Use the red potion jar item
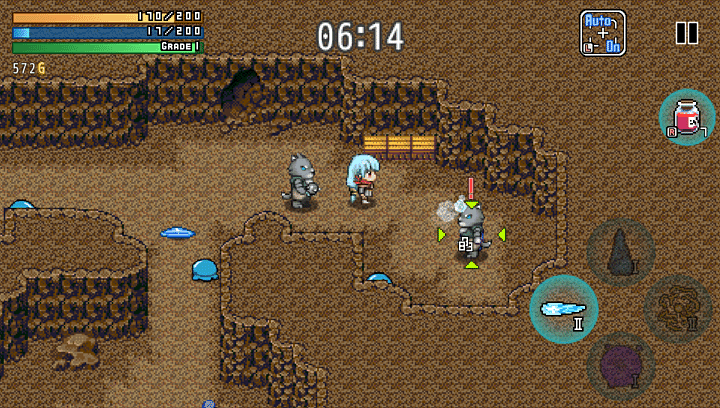This screenshot has width=720, height=408. [x=687, y=117]
